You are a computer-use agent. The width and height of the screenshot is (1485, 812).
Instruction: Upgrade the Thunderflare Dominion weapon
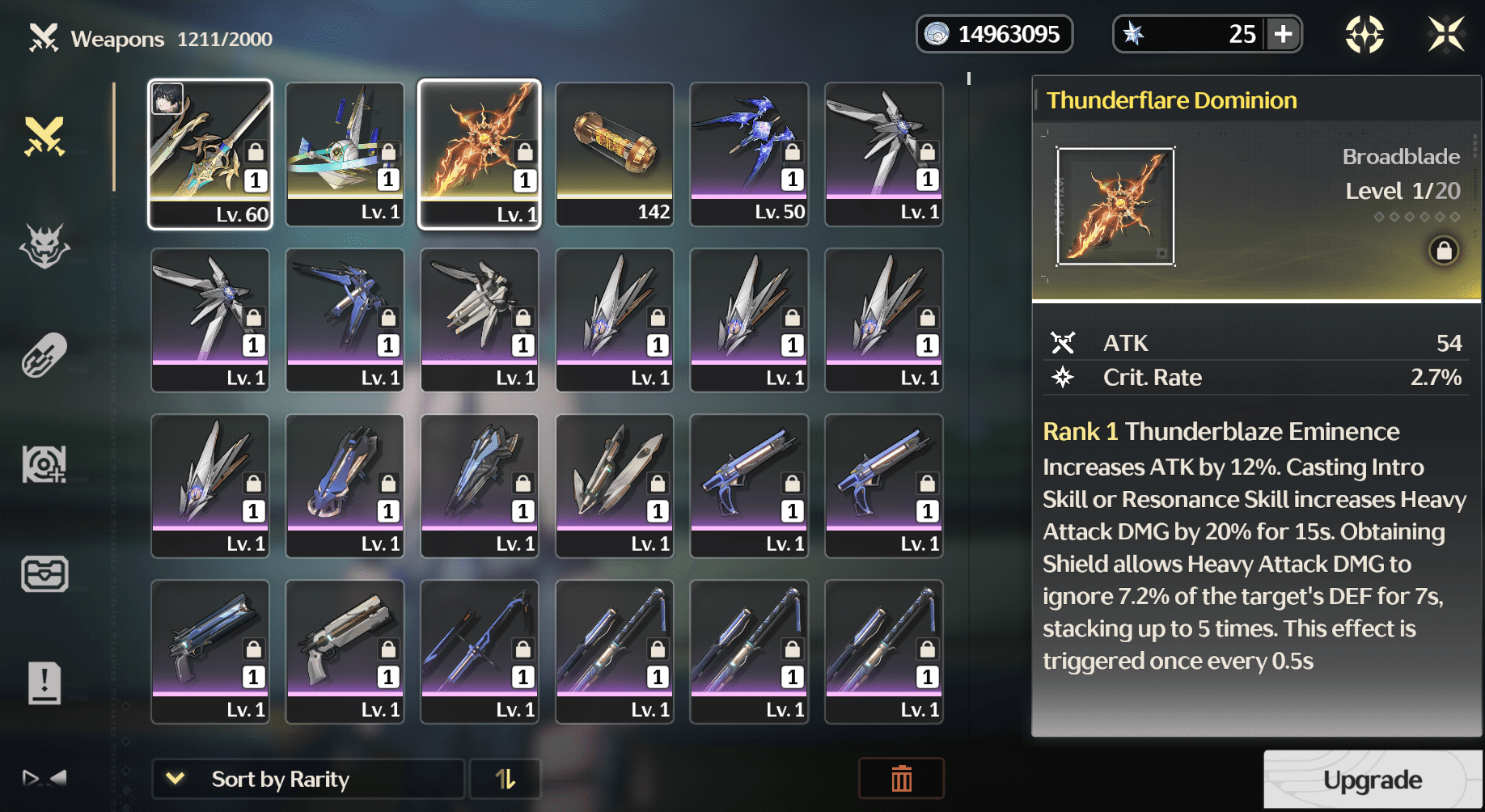[1372, 779]
